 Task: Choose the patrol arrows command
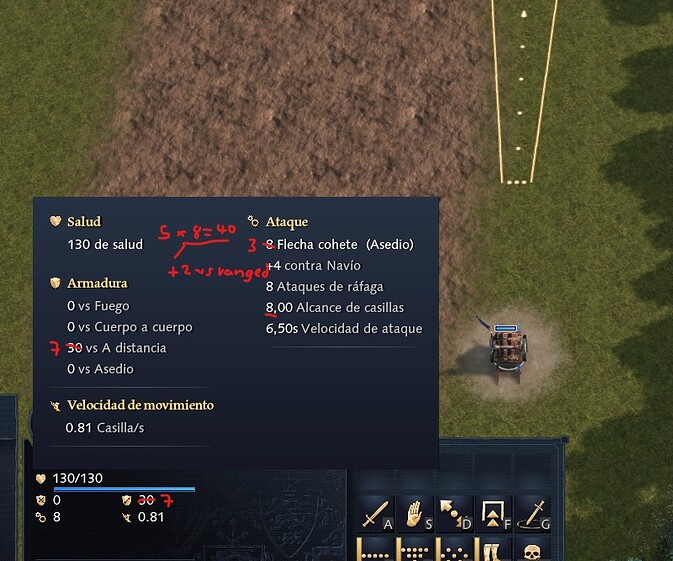click(455, 515)
